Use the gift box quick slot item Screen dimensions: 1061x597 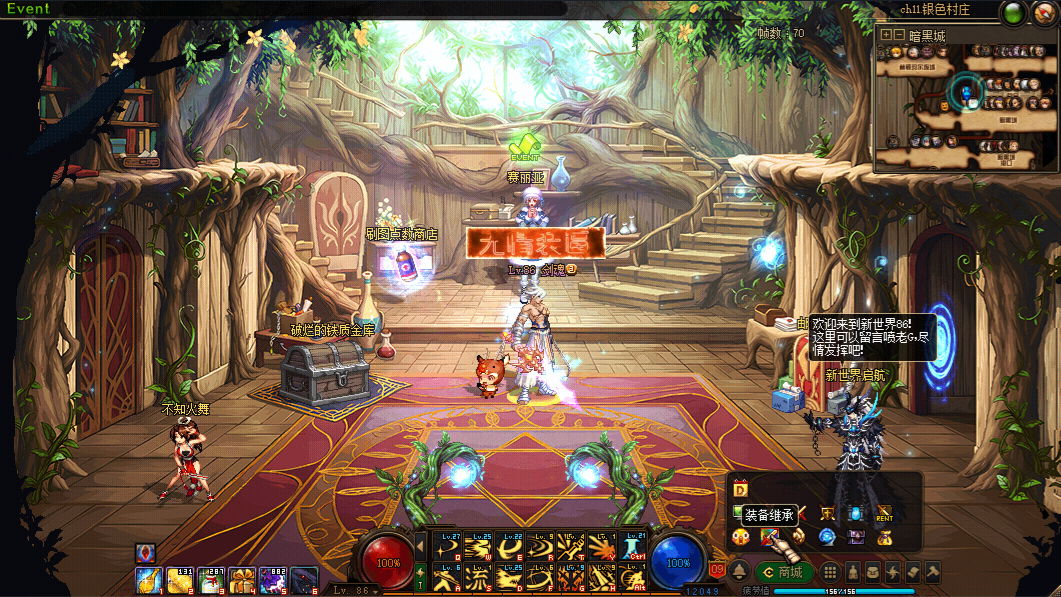242,580
